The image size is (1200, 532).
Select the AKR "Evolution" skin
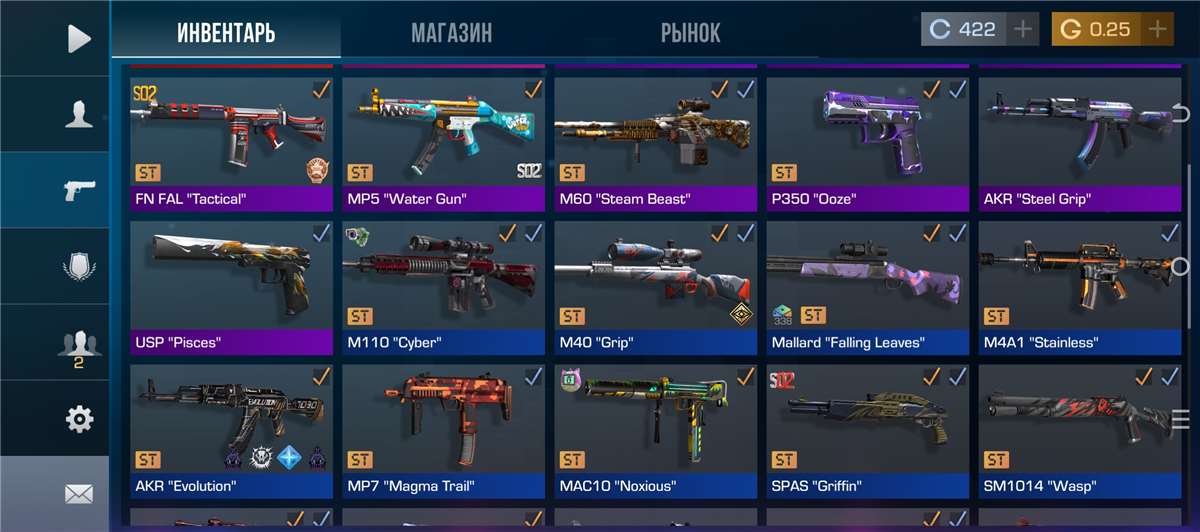point(231,428)
